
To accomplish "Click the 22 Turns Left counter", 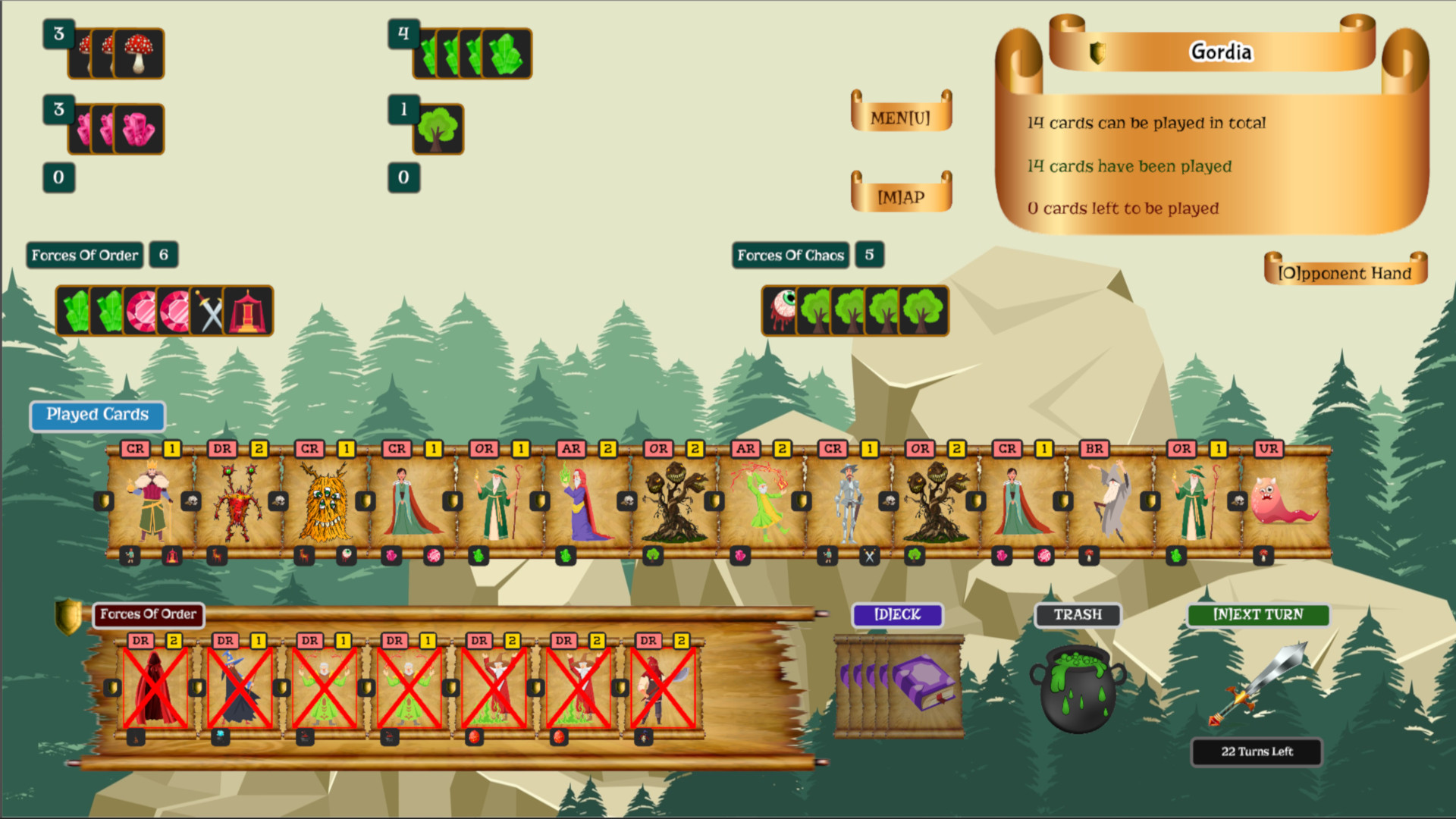I will click(x=1257, y=752).
